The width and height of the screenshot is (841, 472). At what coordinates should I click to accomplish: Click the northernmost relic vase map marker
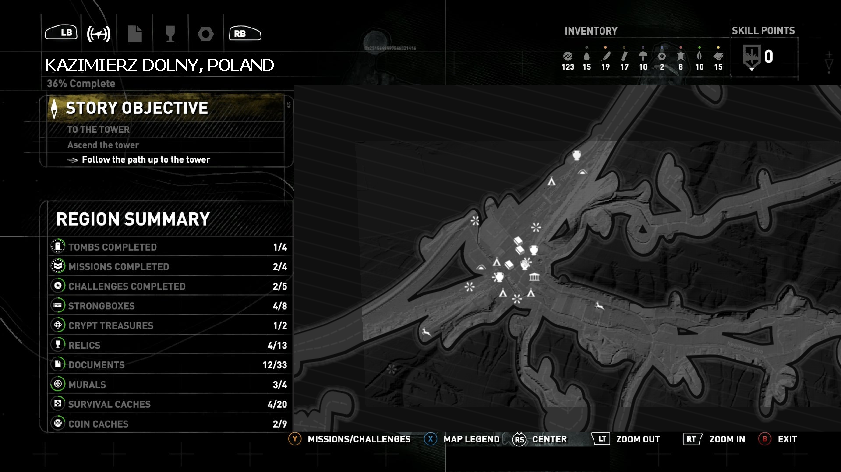(577, 155)
